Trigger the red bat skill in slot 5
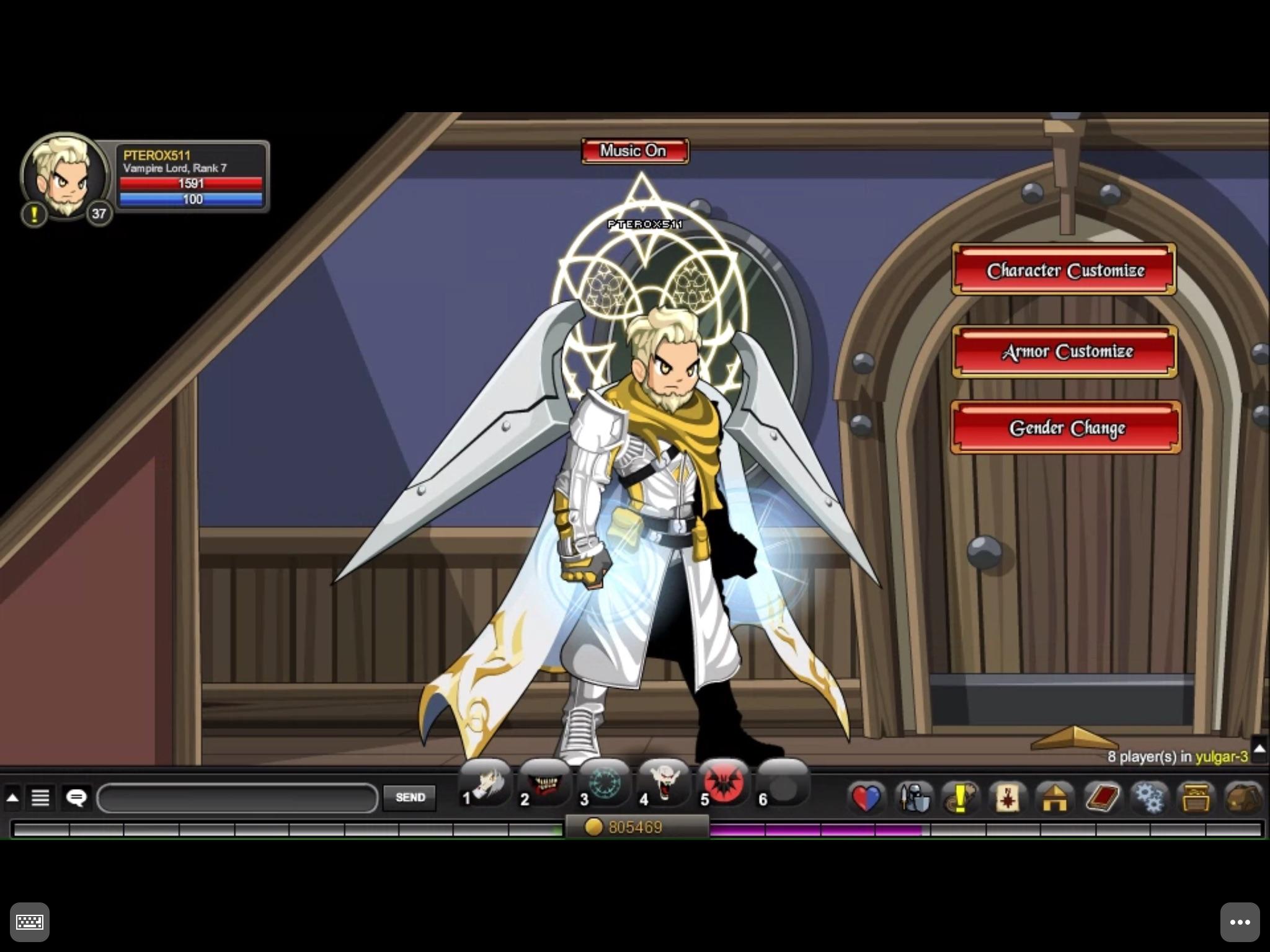 pos(724,784)
